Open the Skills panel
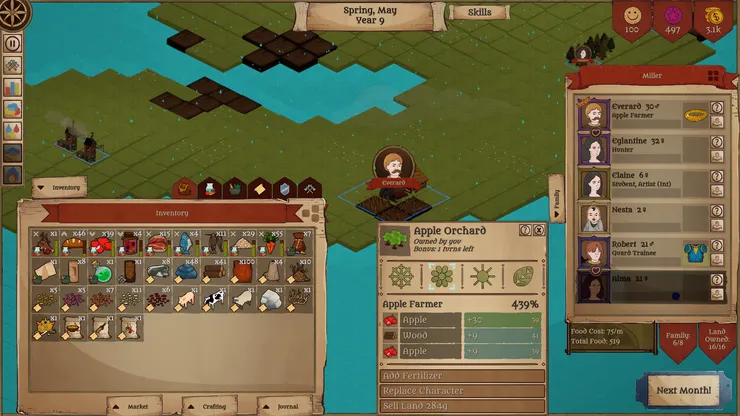This screenshot has height=416, width=740. 479,13
